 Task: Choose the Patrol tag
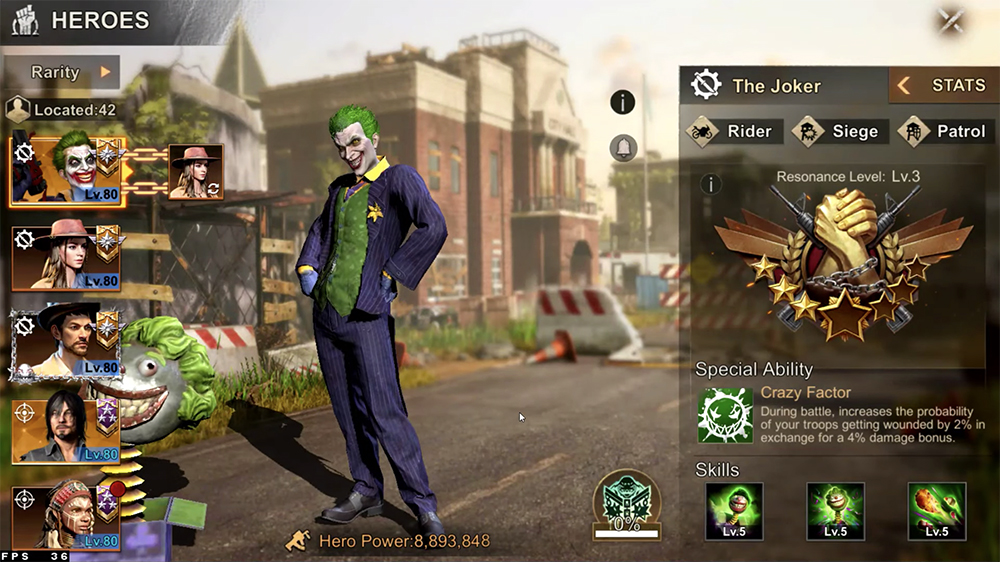[946, 131]
